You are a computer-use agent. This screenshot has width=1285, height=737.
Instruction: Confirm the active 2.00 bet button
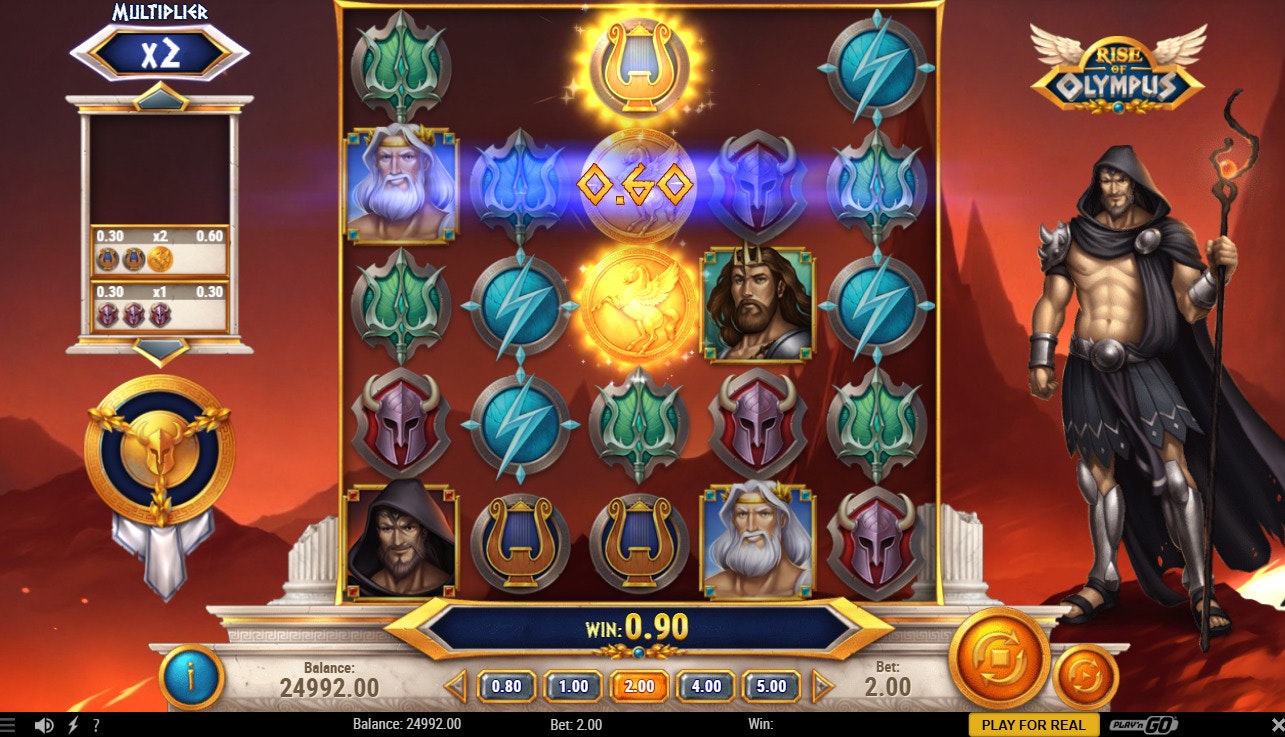click(639, 687)
